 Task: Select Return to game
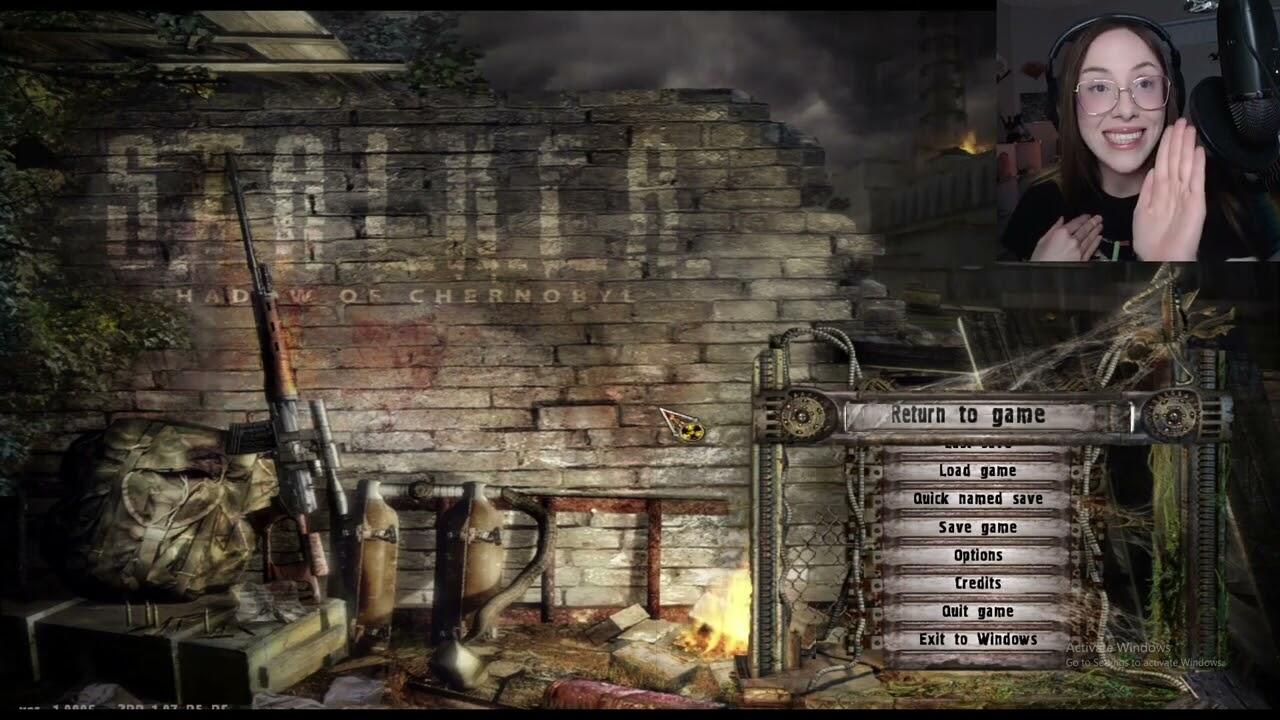click(967, 415)
